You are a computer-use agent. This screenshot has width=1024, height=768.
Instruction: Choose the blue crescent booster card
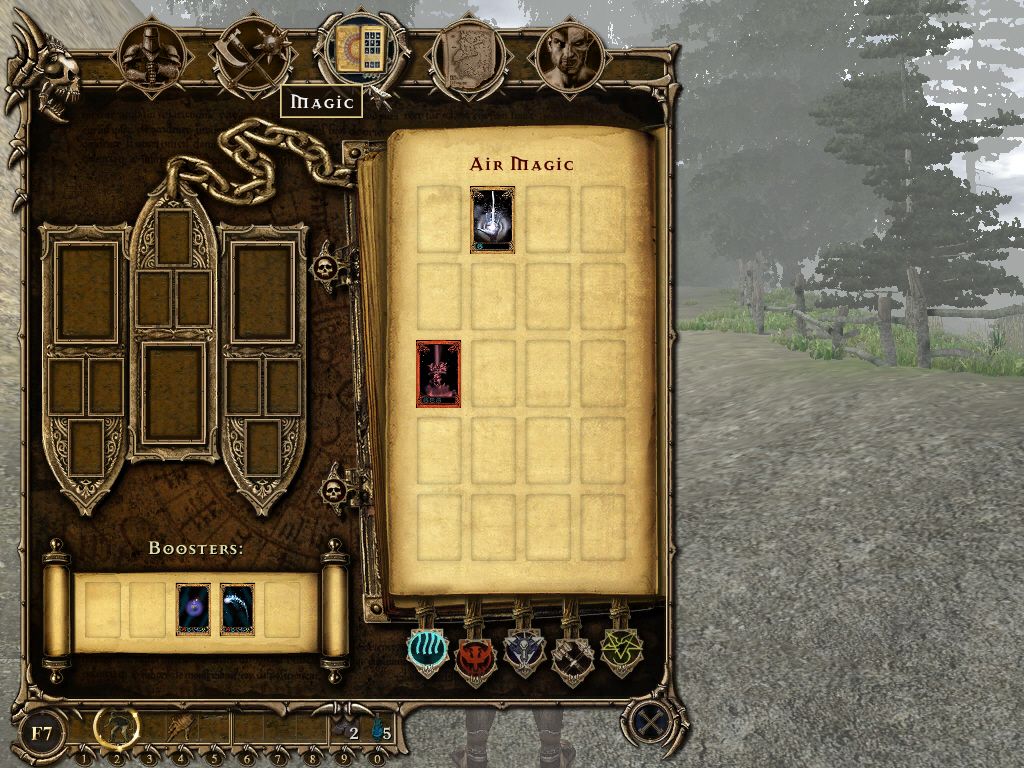click(237, 610)
